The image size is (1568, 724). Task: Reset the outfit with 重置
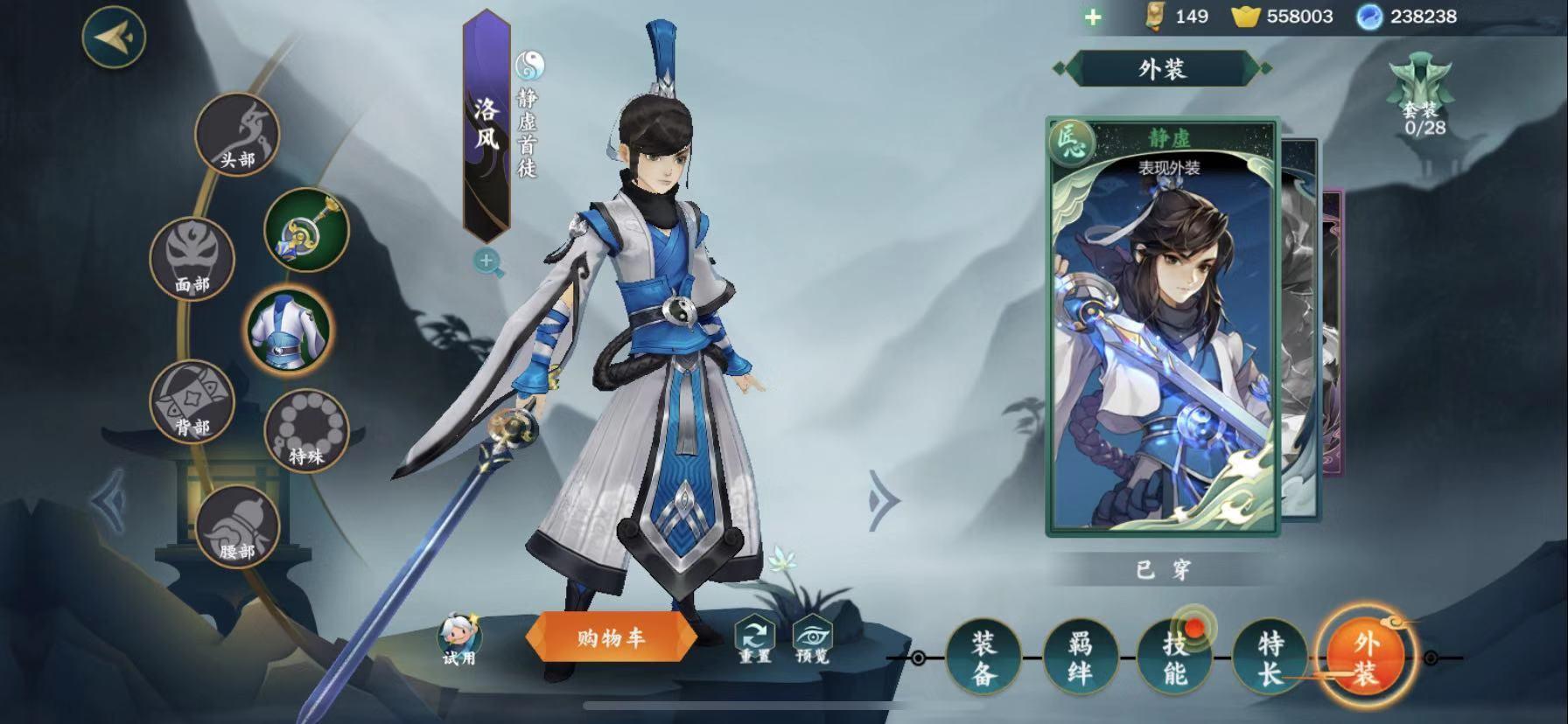[x=754, y=640]
